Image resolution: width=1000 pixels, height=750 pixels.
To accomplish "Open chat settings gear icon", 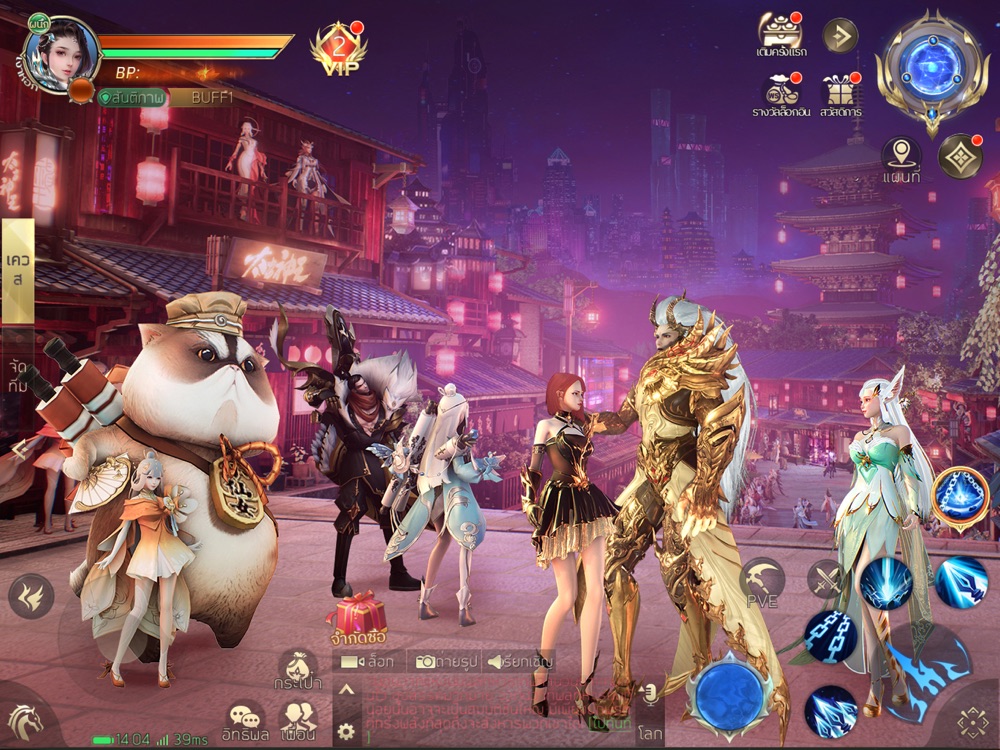I will point(347,730).
